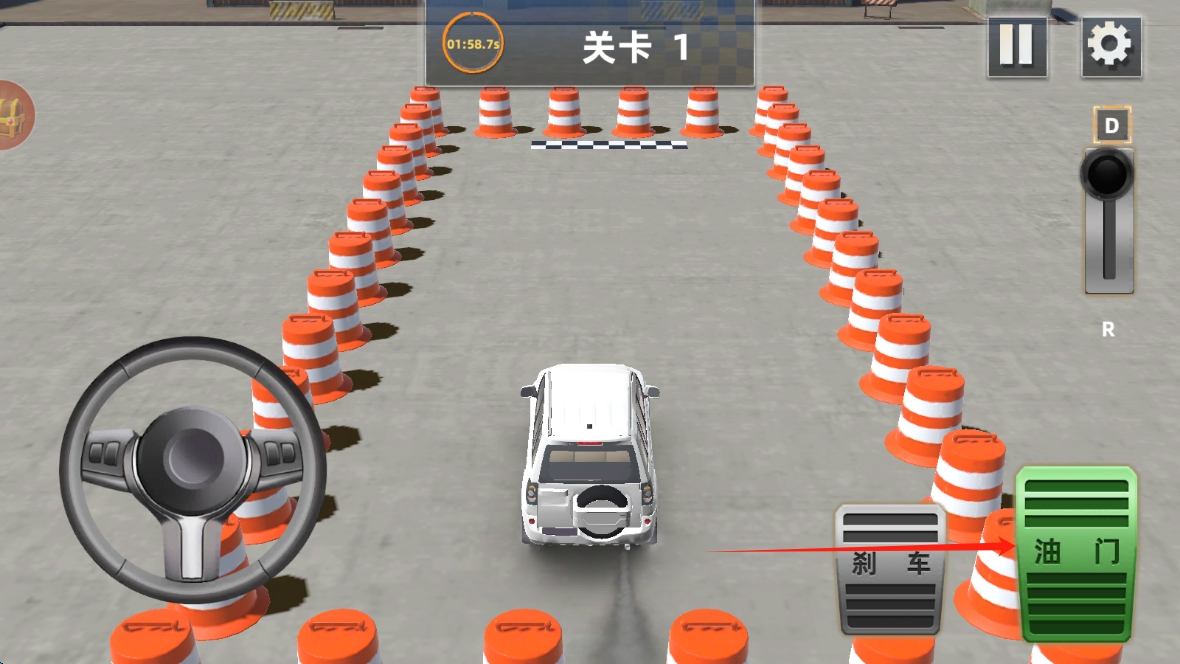1180x664 pixels.
Task: Select the R reverse gear label
Action: pyautogui.click(x=1108, y=330)
